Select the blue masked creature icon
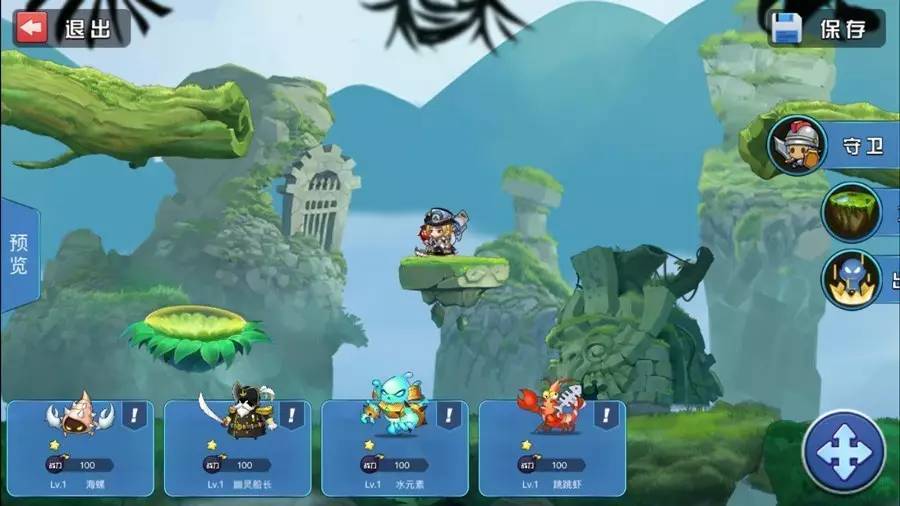The image size is (900, 506). tap(852, 279)
